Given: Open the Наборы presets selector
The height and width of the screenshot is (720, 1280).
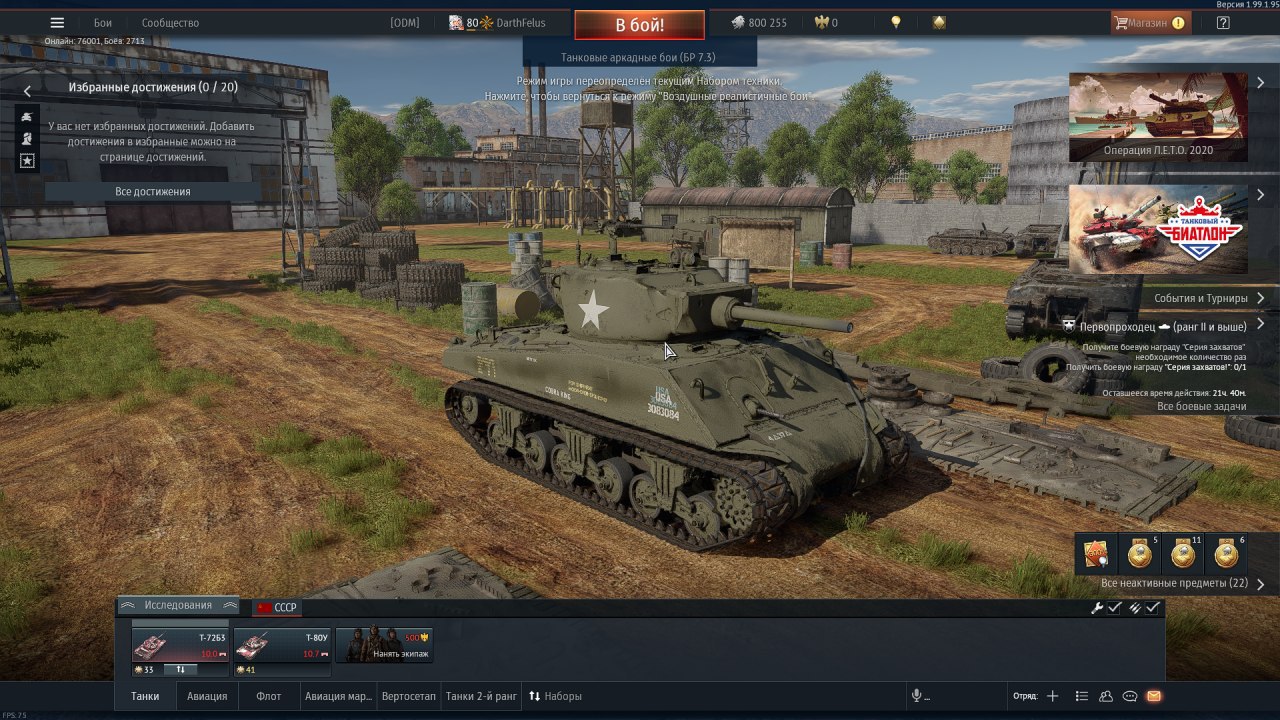Looking at the screenshot, I should click(x=555, y=696).
